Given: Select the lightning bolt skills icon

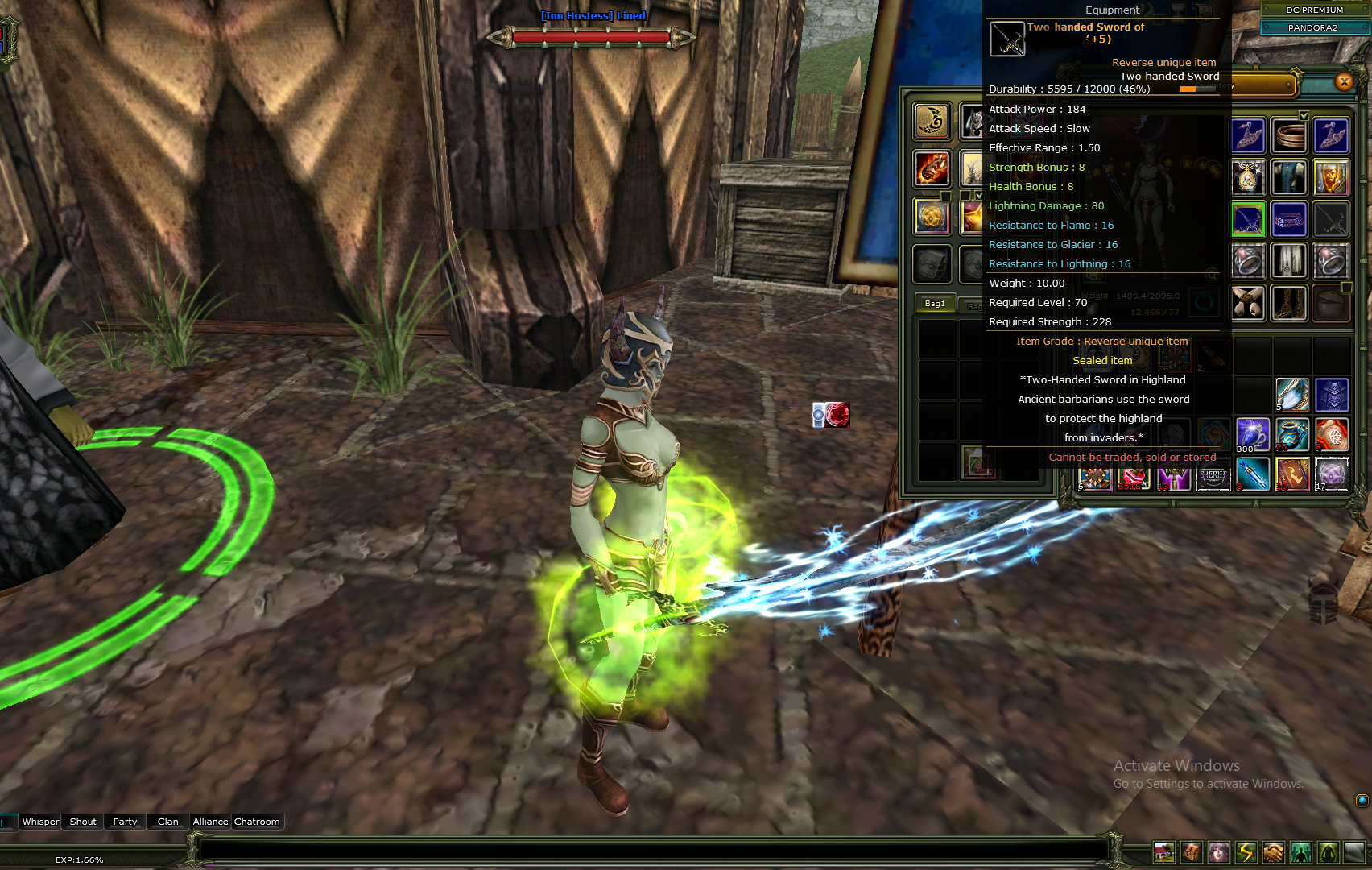Looking at the screenshot, I should pos(1246,852).
